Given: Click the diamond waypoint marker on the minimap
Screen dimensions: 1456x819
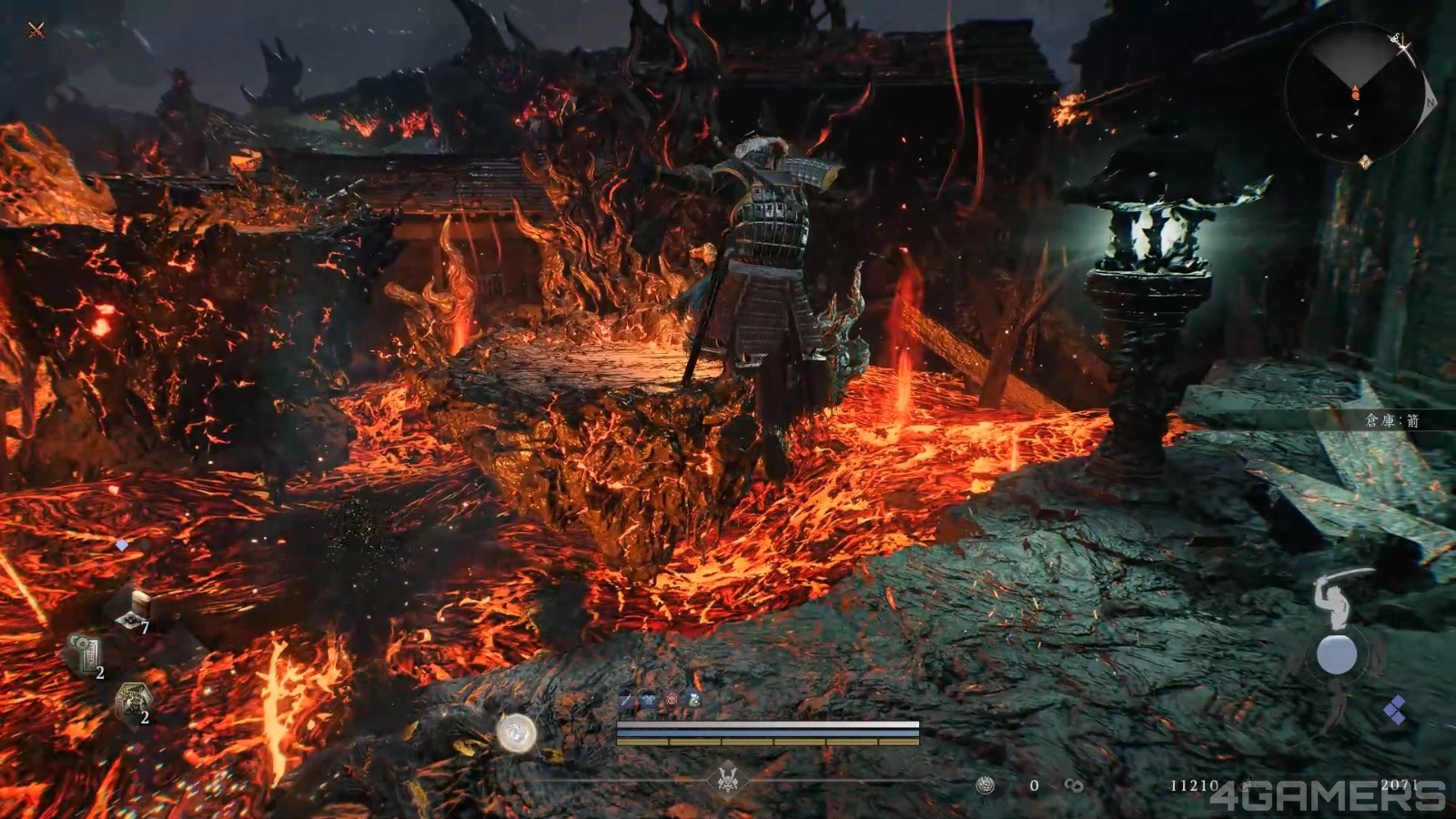Looking at the screenshot, I should coord(1364,162).
